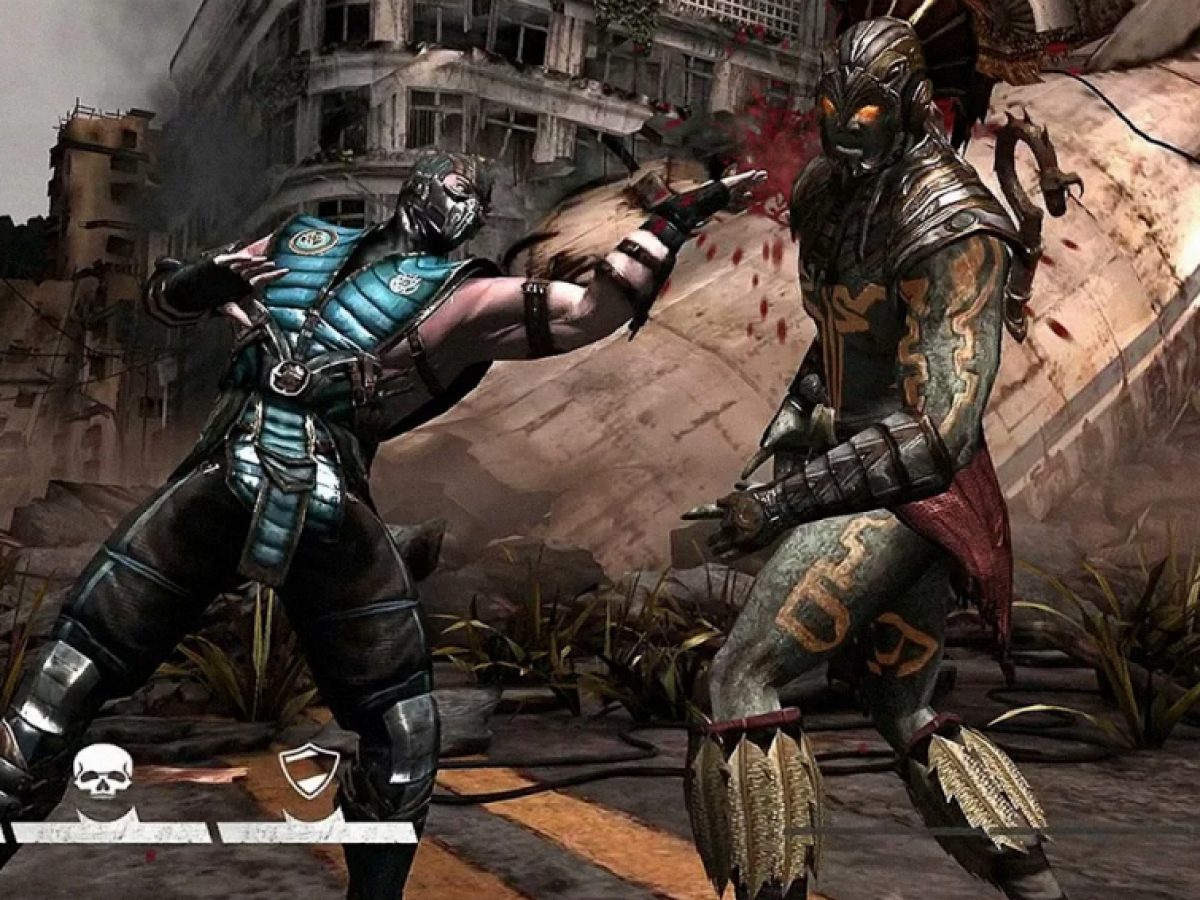The image size is (1200, 900).
Task: Tap the skull special attack icon
Action: (102, 772)
